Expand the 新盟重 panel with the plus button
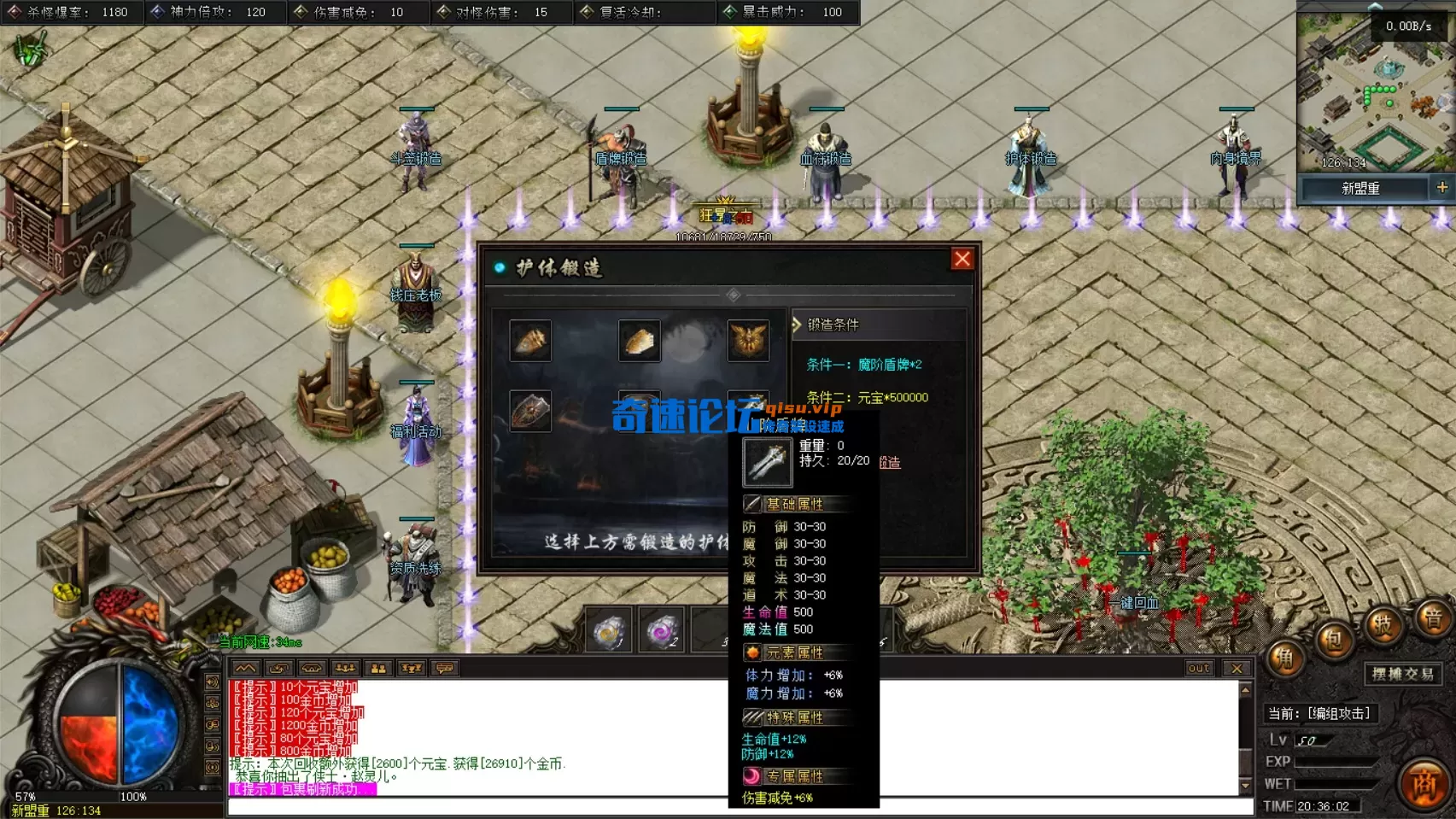The width and height of the screenshot is (1456, 819). coord(1442,187)
